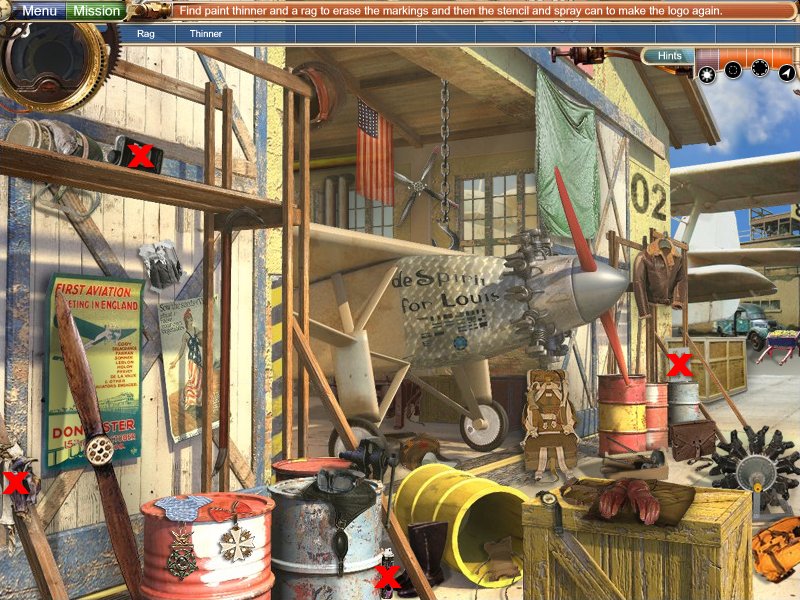Use the compass arrow hint icon
The width and height of the screenshot is (800, 600).
coord(787,72)
